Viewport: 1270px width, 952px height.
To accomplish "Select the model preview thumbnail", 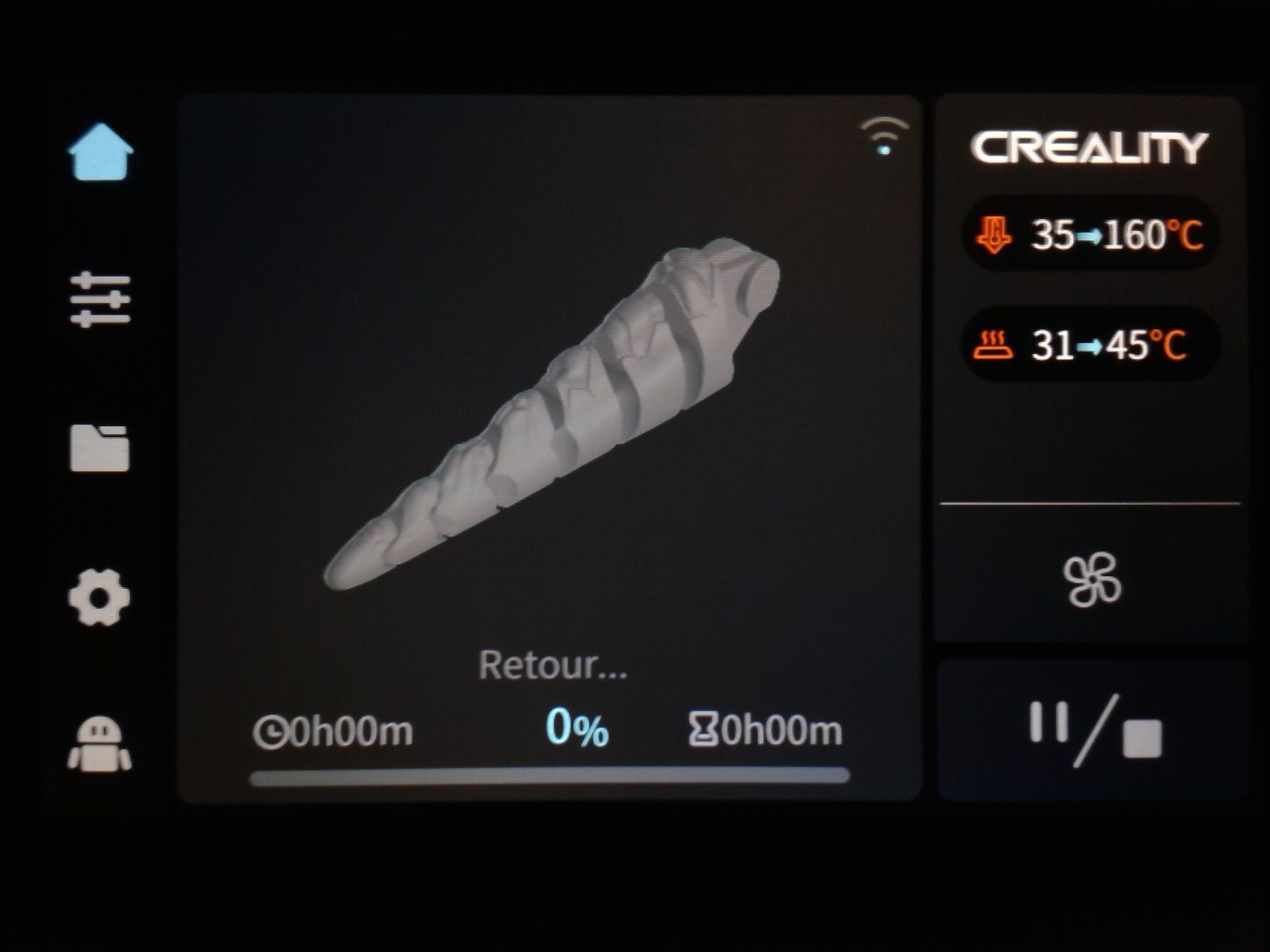I will click(551, 414).
